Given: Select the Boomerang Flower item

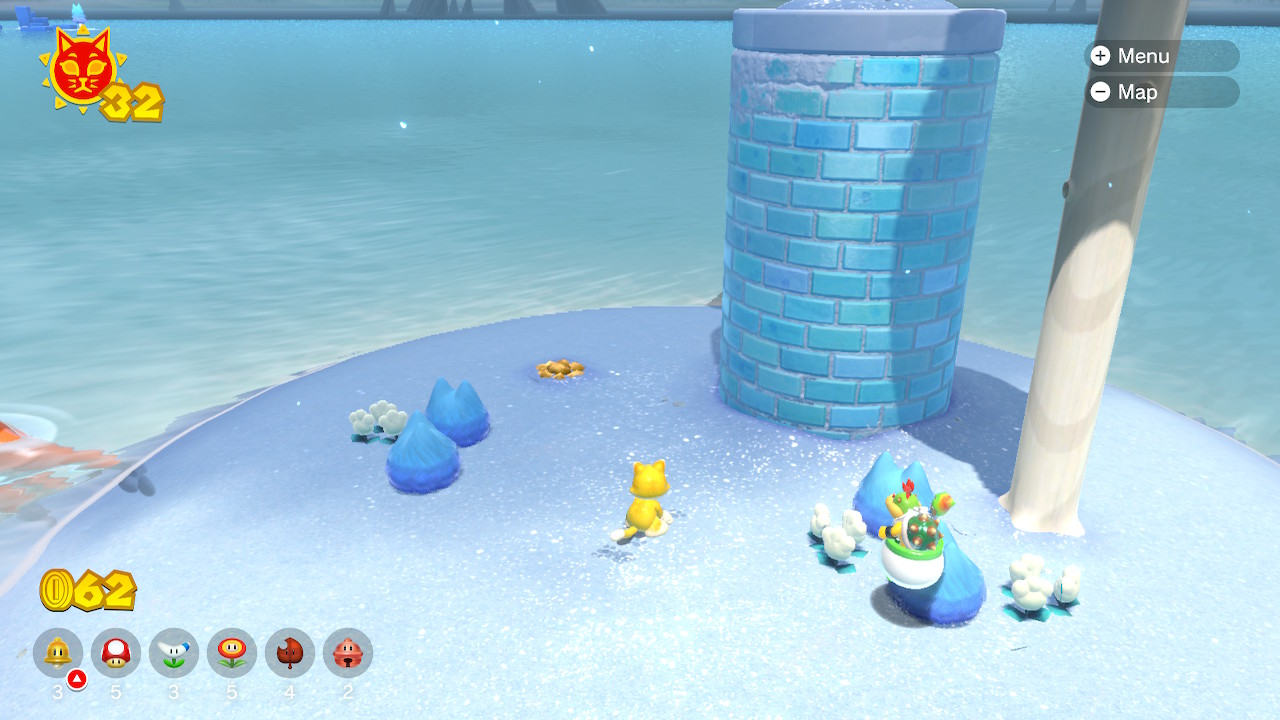Looking at the screenshot, I should 174,653.
